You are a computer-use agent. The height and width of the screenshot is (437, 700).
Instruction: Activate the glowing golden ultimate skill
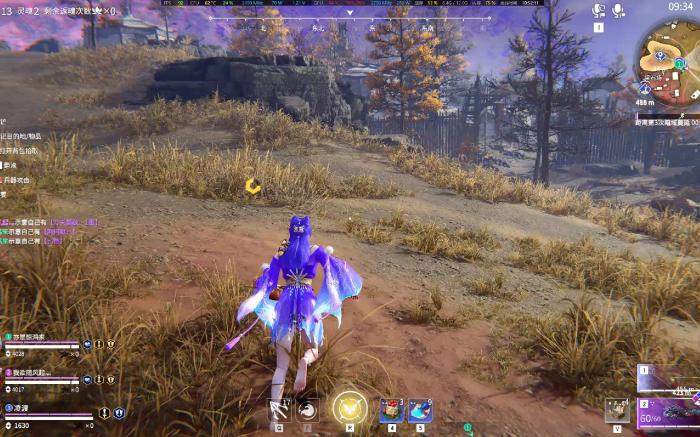click(350, 408)
